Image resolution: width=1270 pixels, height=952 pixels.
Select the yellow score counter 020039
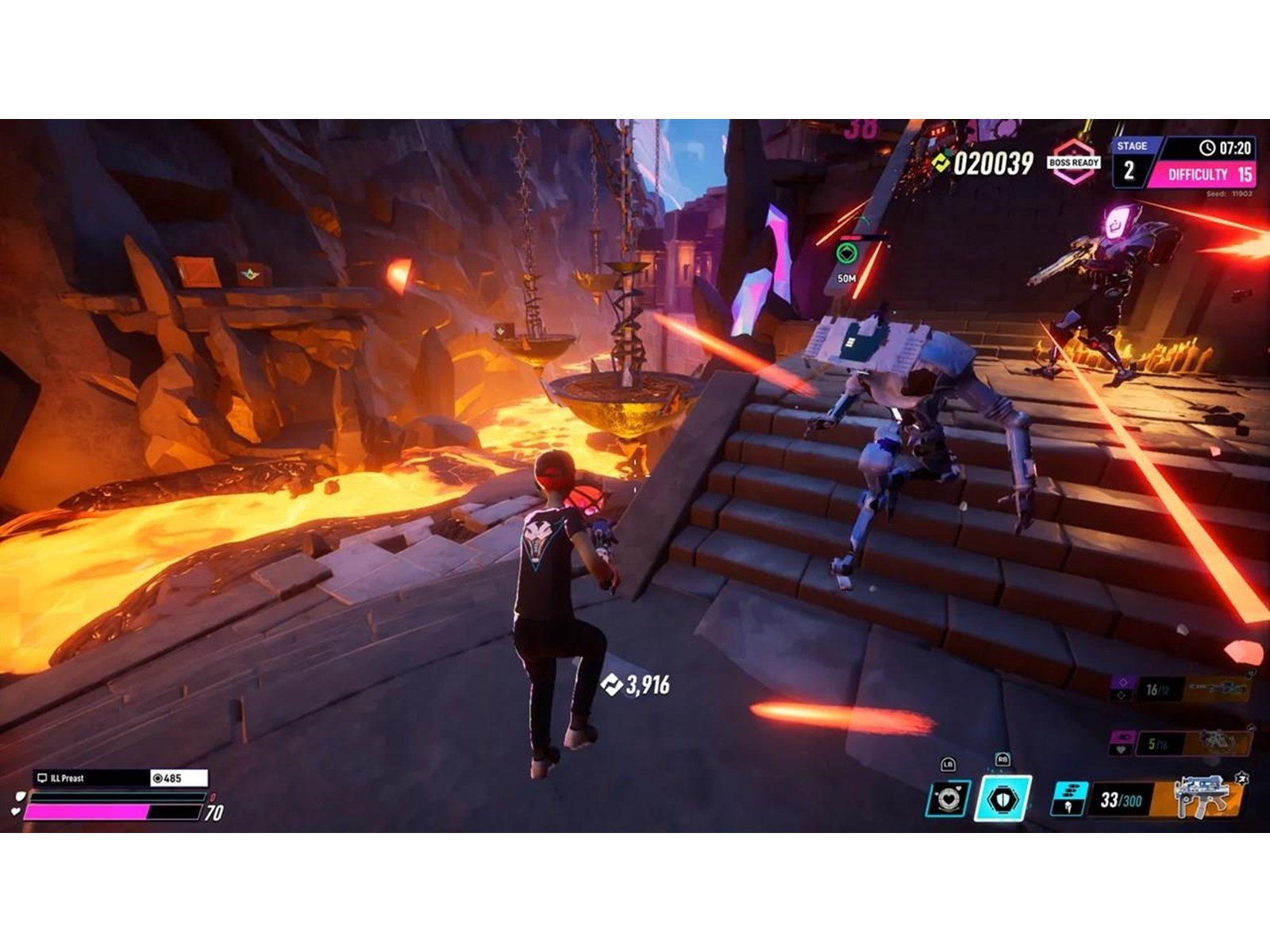click(x=993, y=163)
